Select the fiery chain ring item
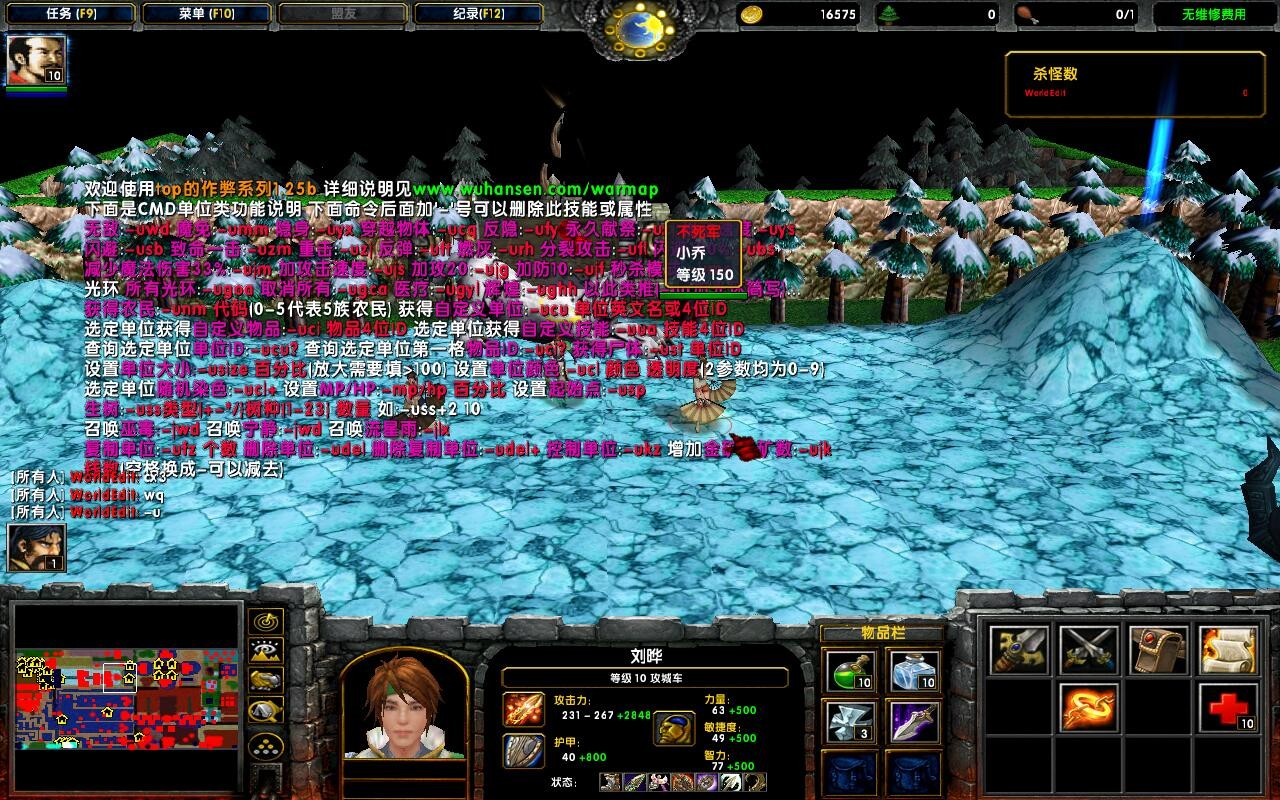Viewport: 1280px width, 800px height. 1090,708
